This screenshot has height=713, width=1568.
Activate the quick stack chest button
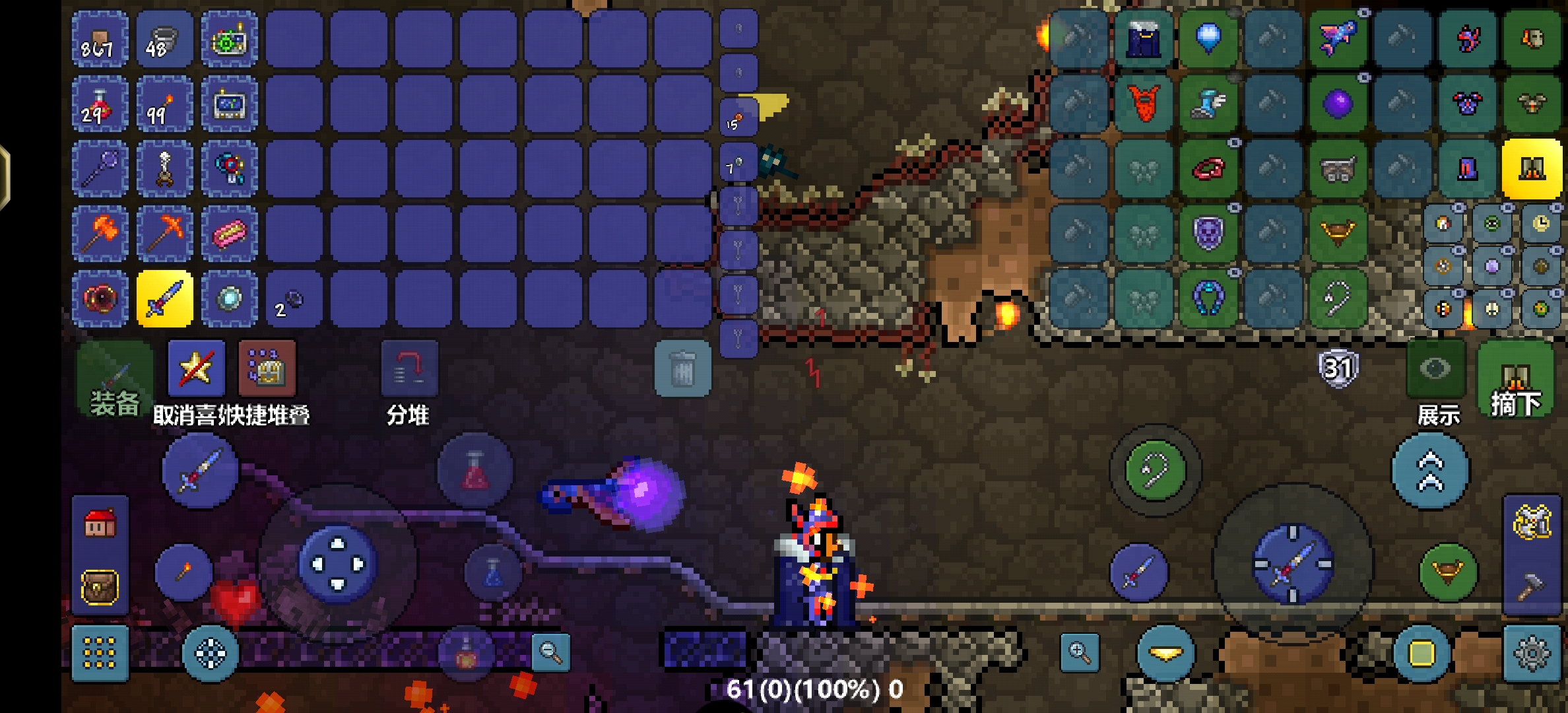(x=266, y=368)
